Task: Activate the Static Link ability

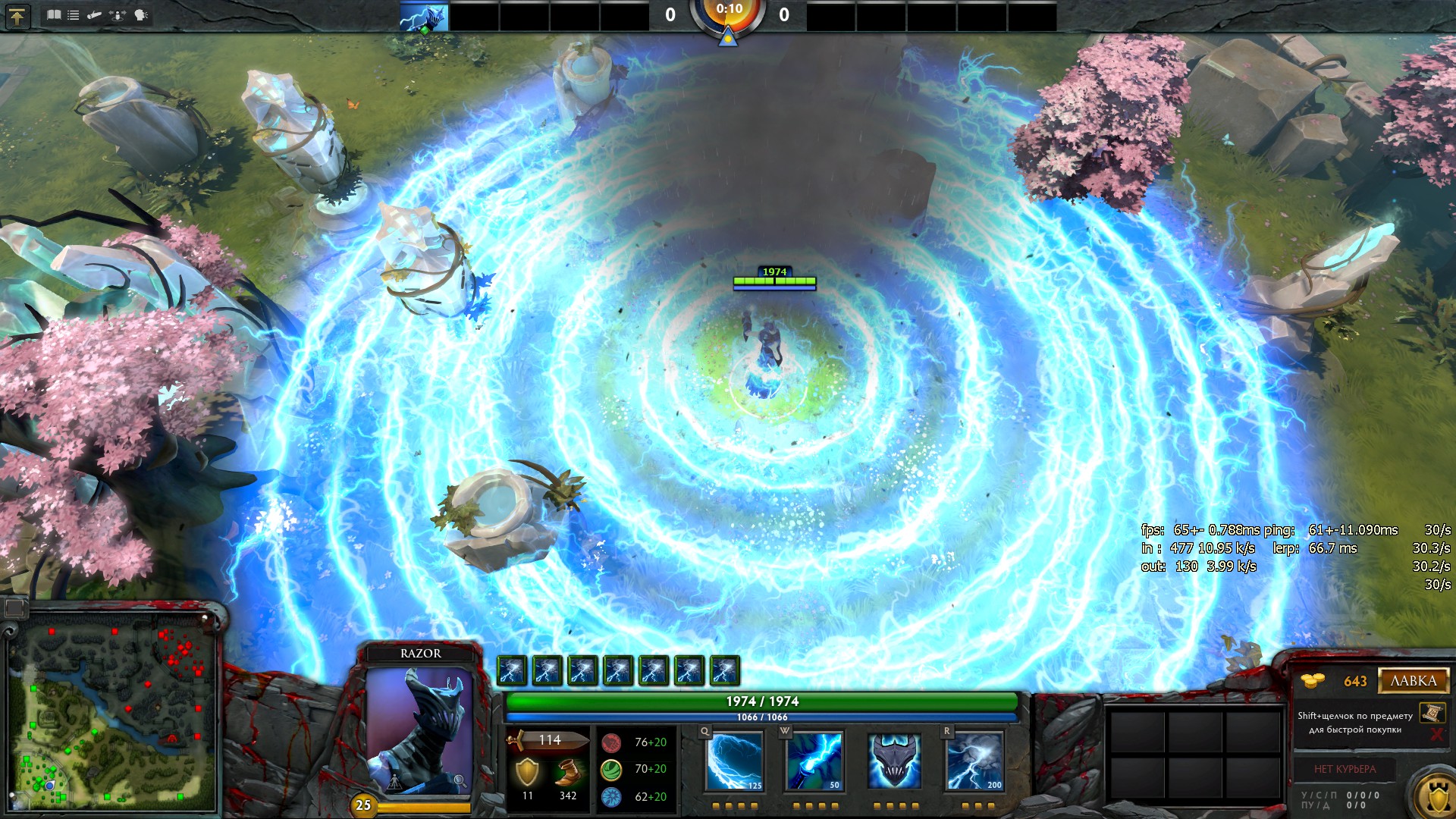Action: click(x=814, y=761)
